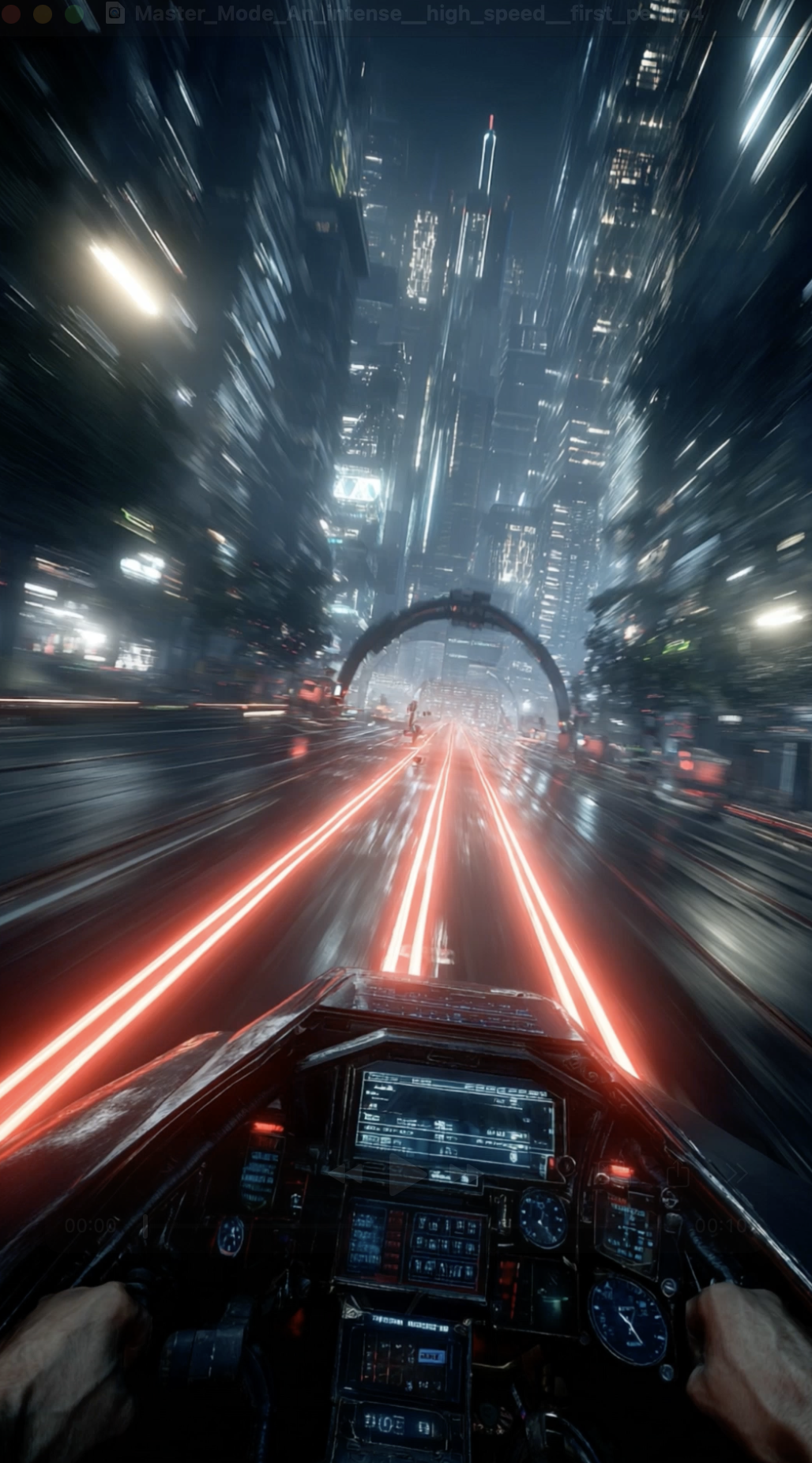Image resolution: width=812 pixels, height=1463 pixels.
Task: Rewind the video using the rewind button
Action: (x=345, y=1175)
